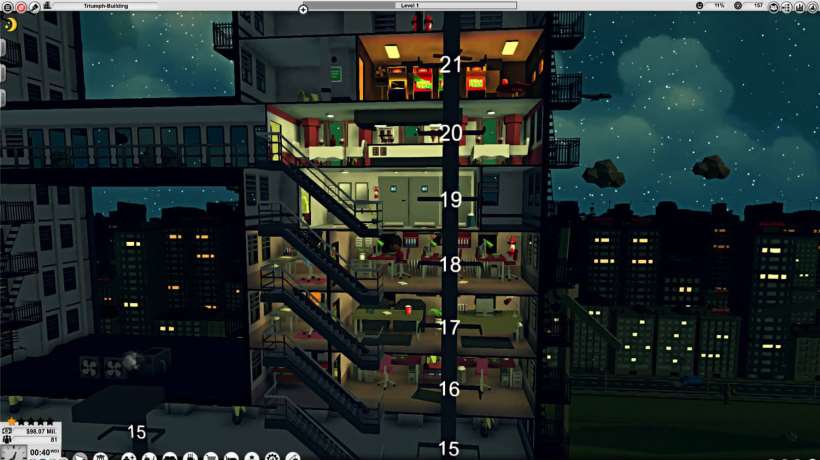Click the Triumph-Building name bar

click(x=105, y=6)
